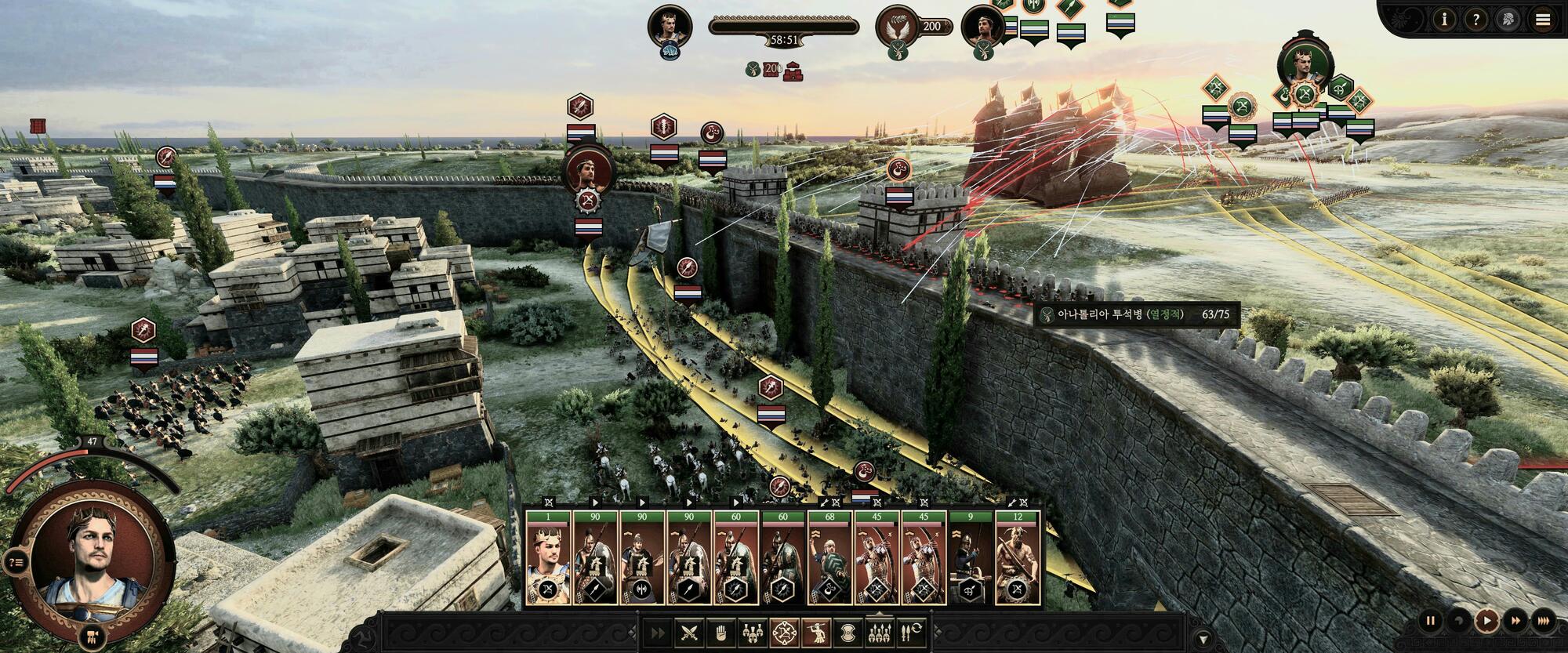Open unit details list on general portrait

[15, 561]
